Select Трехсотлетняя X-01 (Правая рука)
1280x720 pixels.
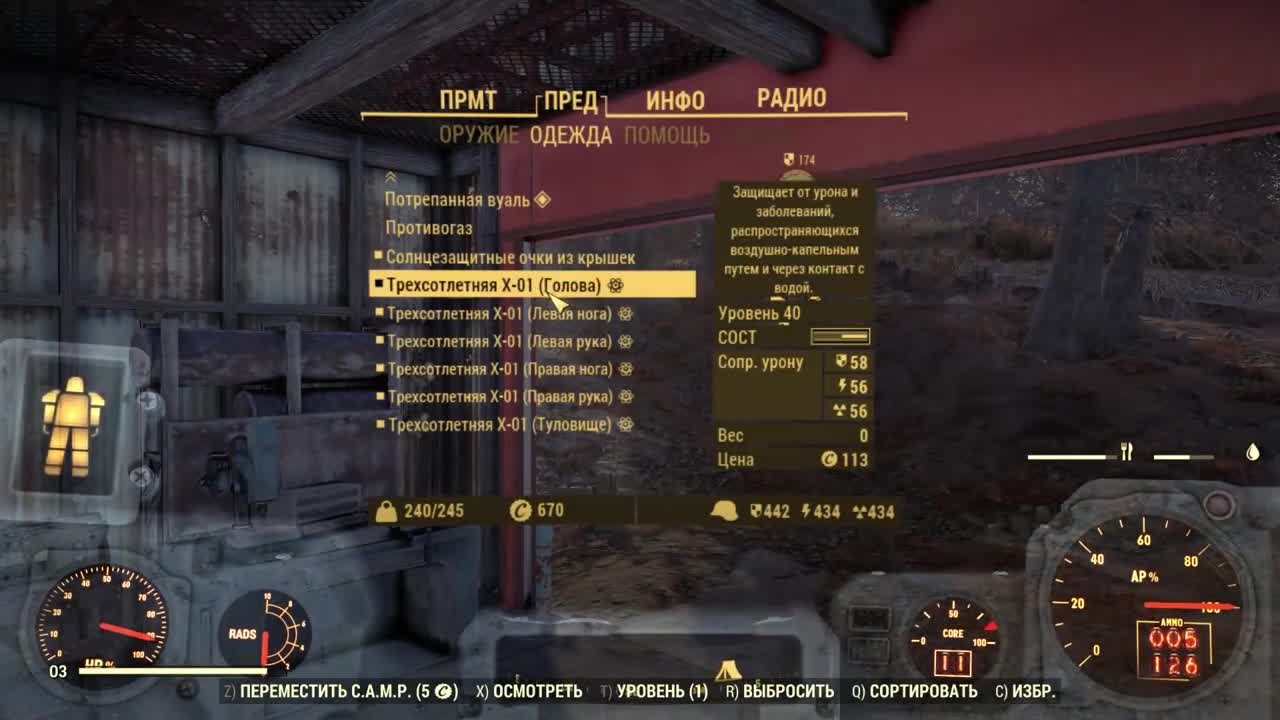click(x=501, y=397)
